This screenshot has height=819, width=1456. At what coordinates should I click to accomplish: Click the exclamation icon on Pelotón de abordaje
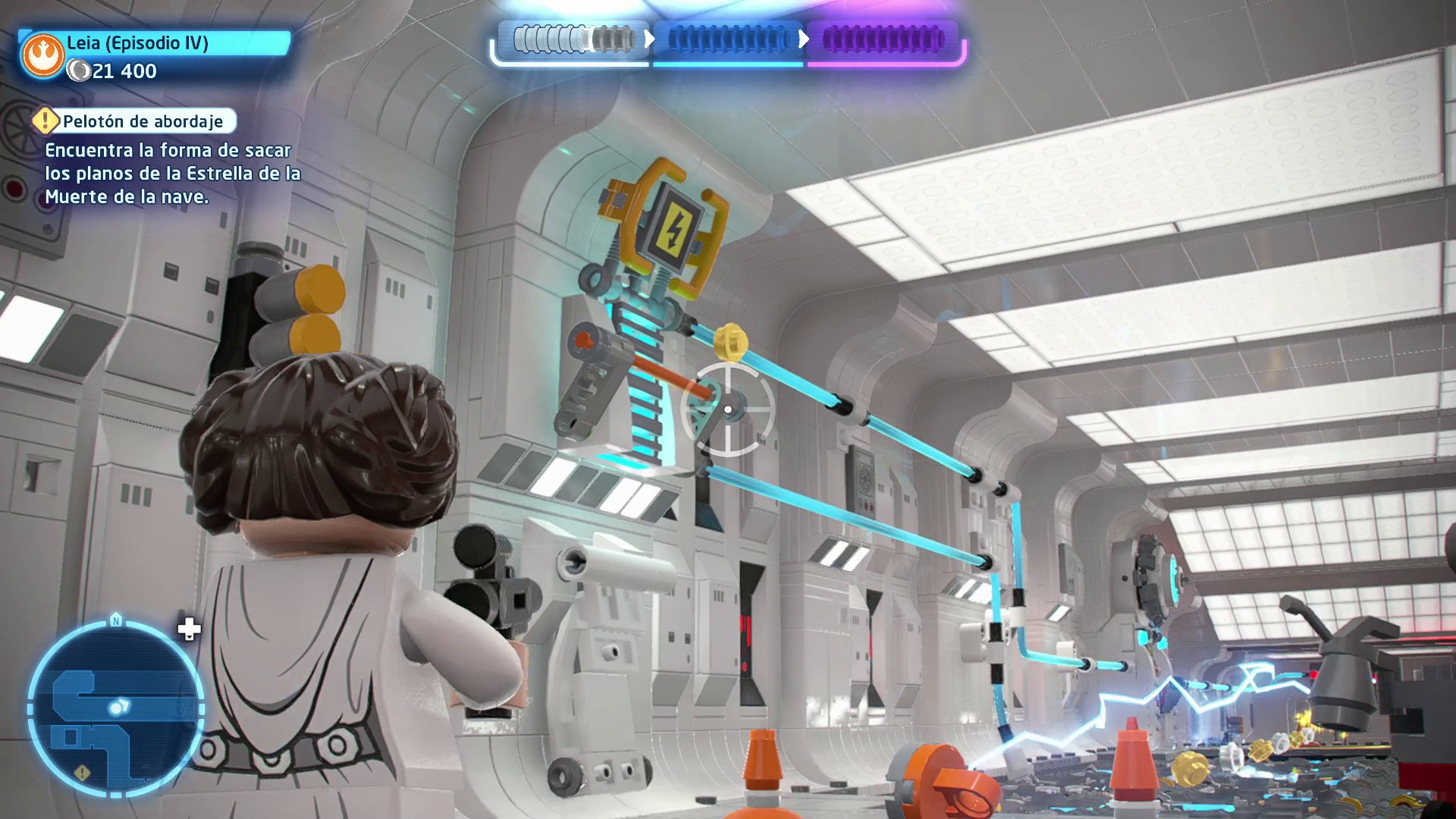[x=46, y=120]
